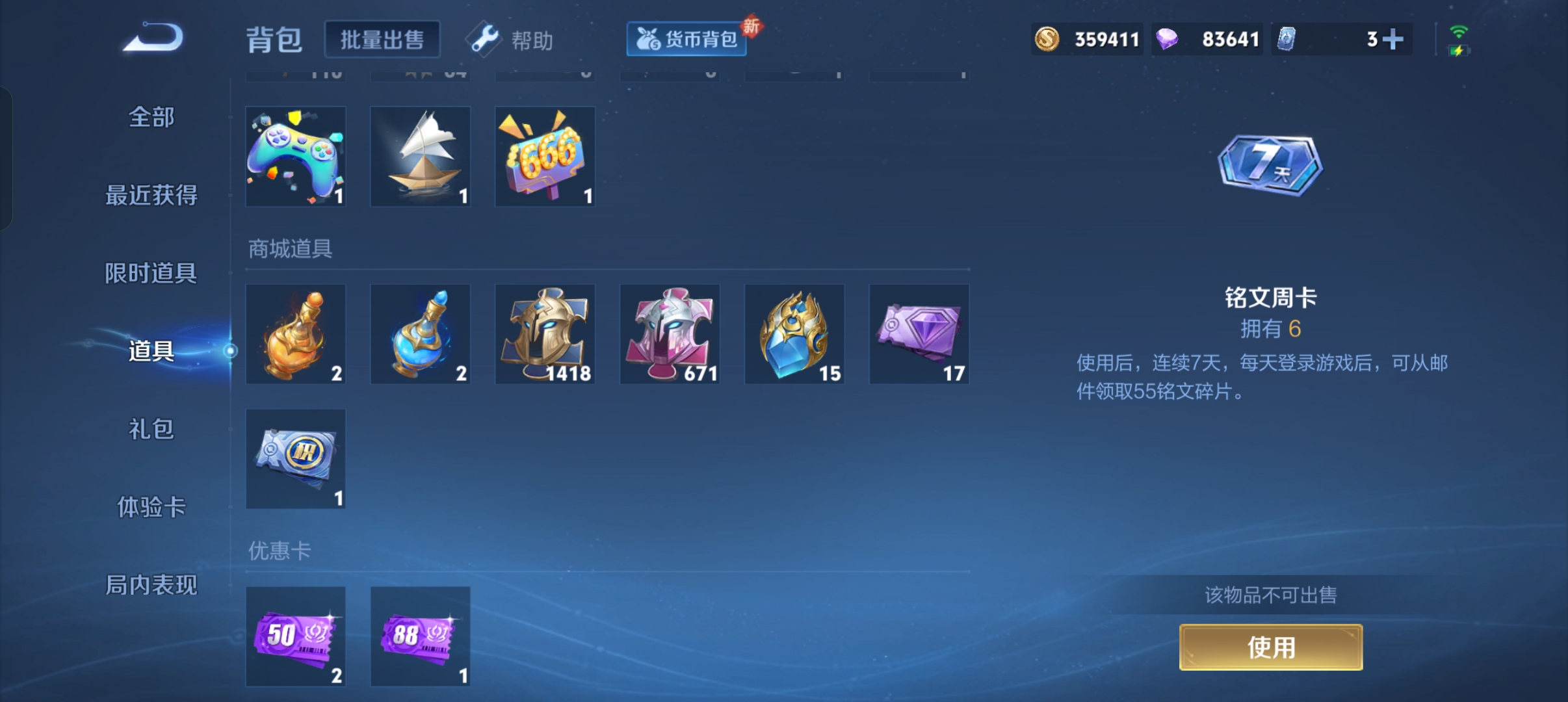Viewport: 1568px width, 702px height.
Task: Open the 商城道具 category section
Action: [x=291, y=249]
